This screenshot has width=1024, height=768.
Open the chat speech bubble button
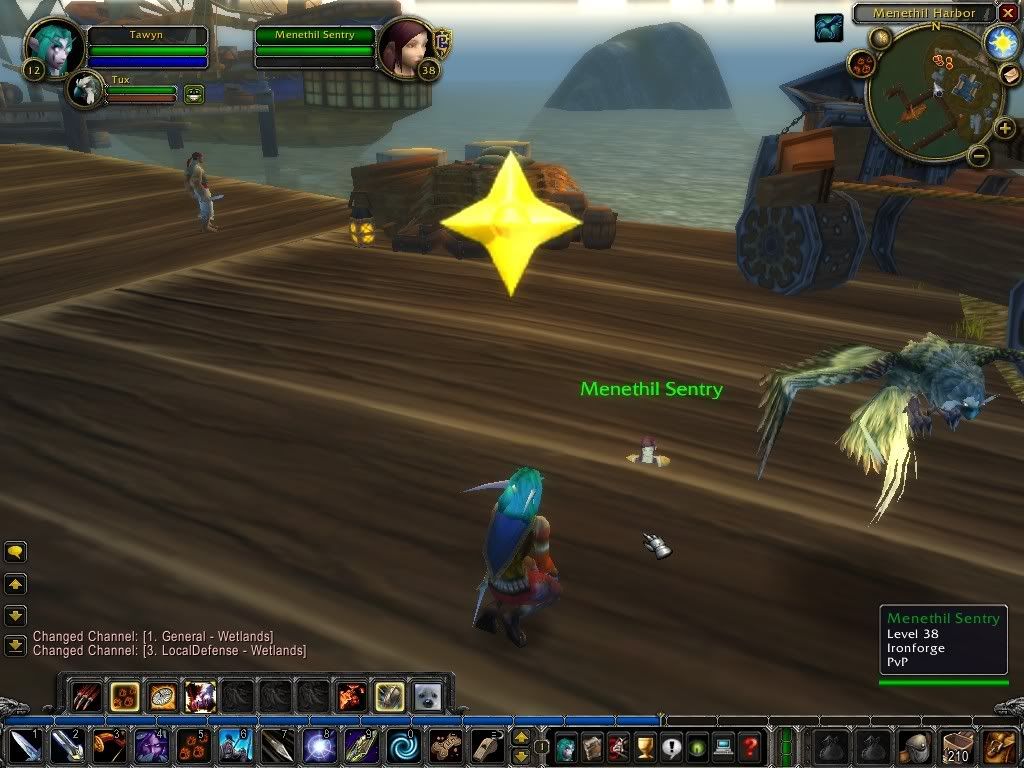(15, 552)
